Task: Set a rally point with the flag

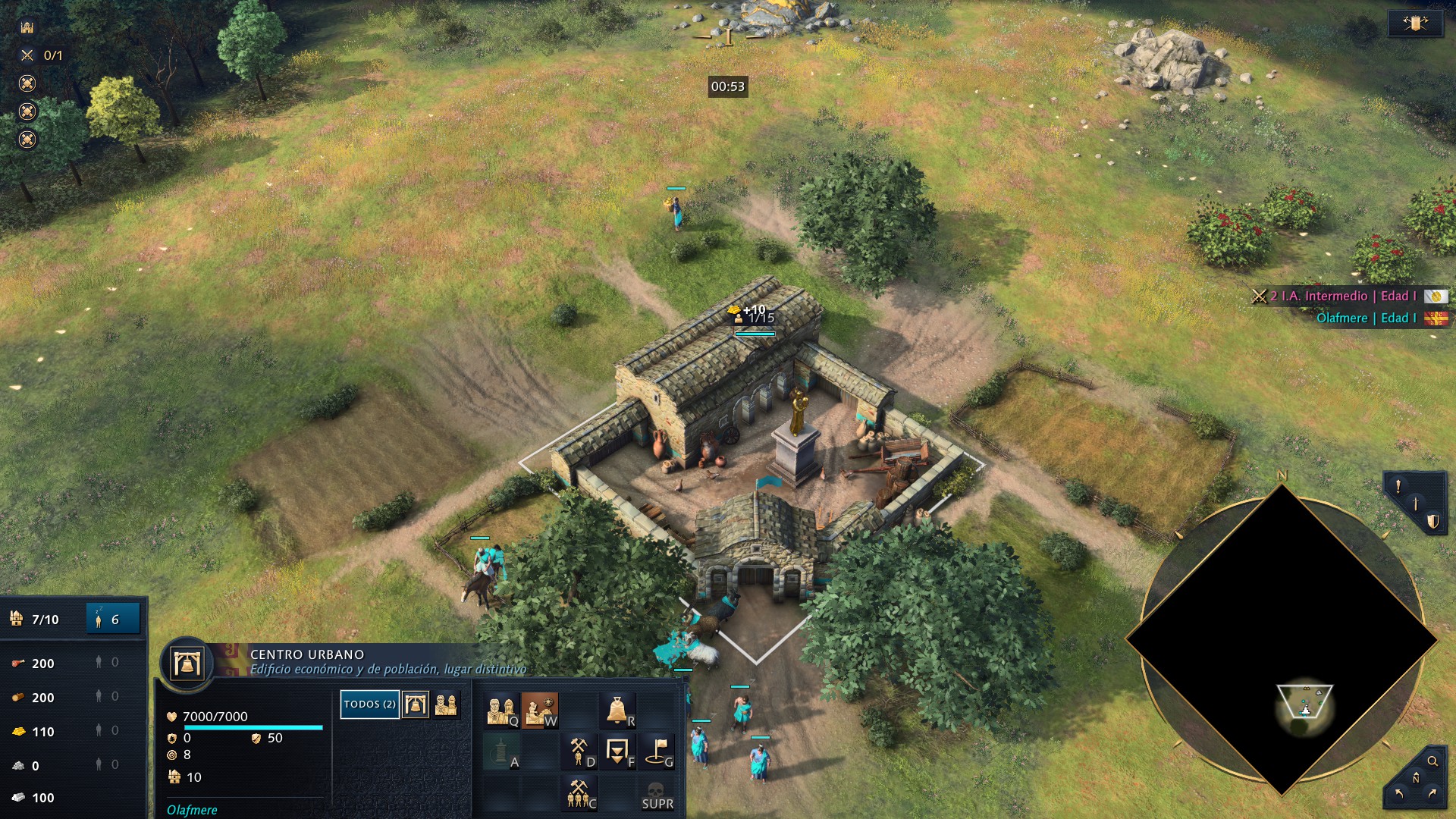Action: tap(657, 752)
